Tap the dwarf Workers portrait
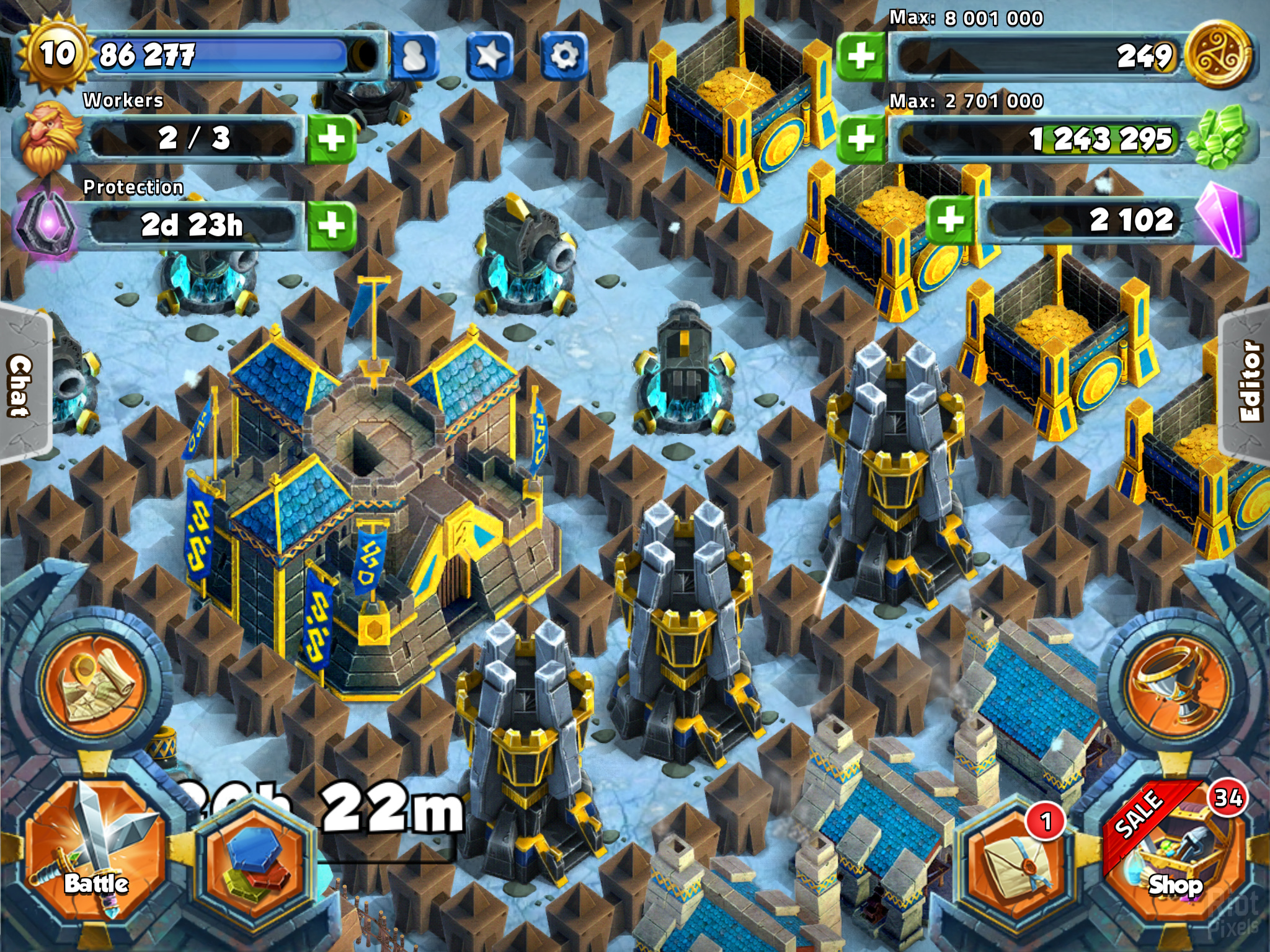 [x=50, y=138]
